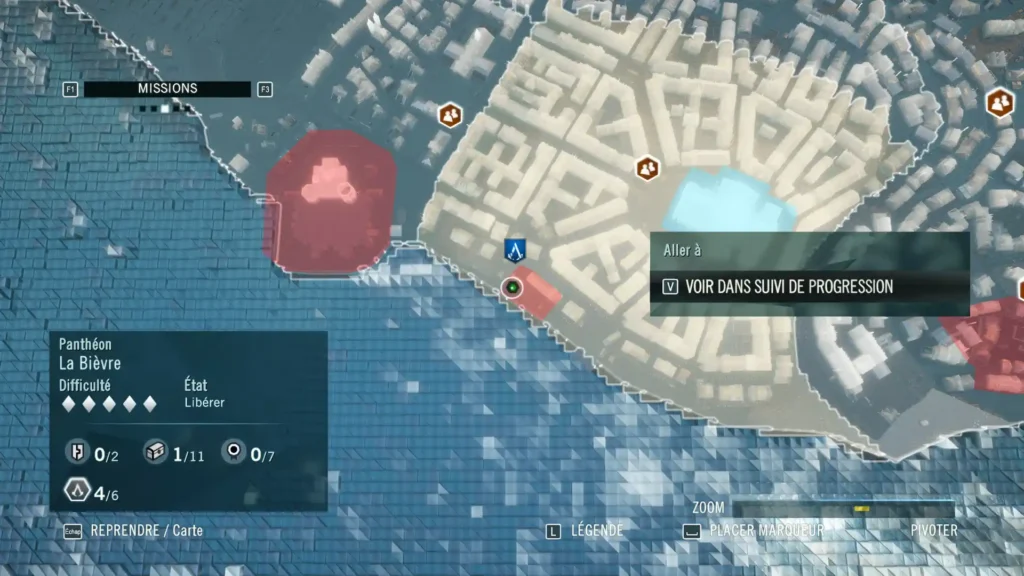The width and height of the screenshot is (1024, 576).
Task: Select the green objective marker on the map
Action: pos(513,288)
